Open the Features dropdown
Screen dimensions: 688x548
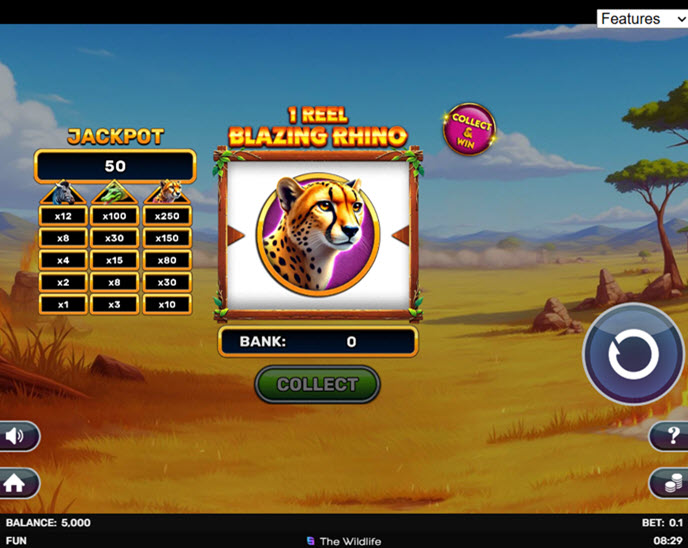point(642,19)
